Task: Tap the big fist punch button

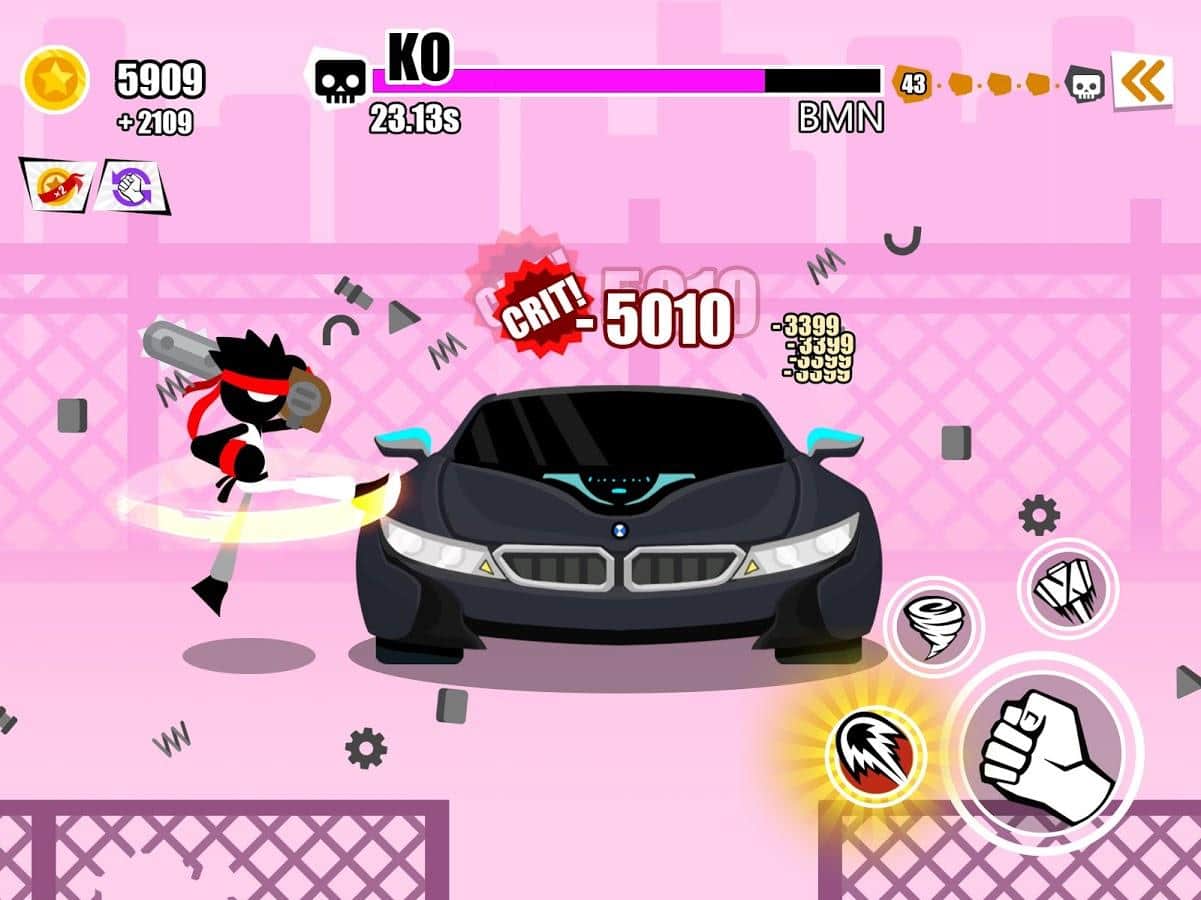Action: [1044, 755]
